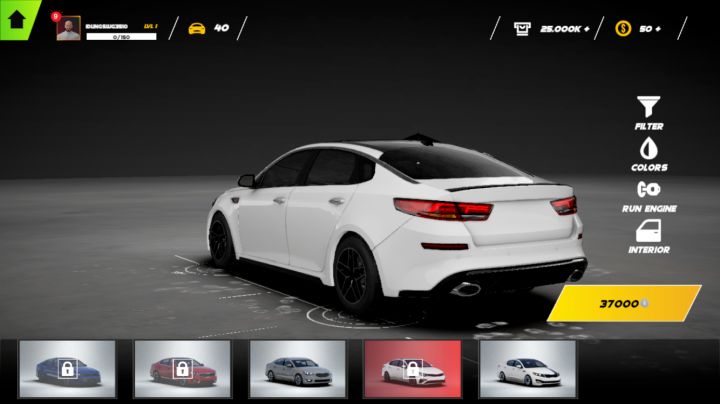Select the highlighted red-background car thumbnail
This screenshot has width=720, height=404.
tap(412, 369)
